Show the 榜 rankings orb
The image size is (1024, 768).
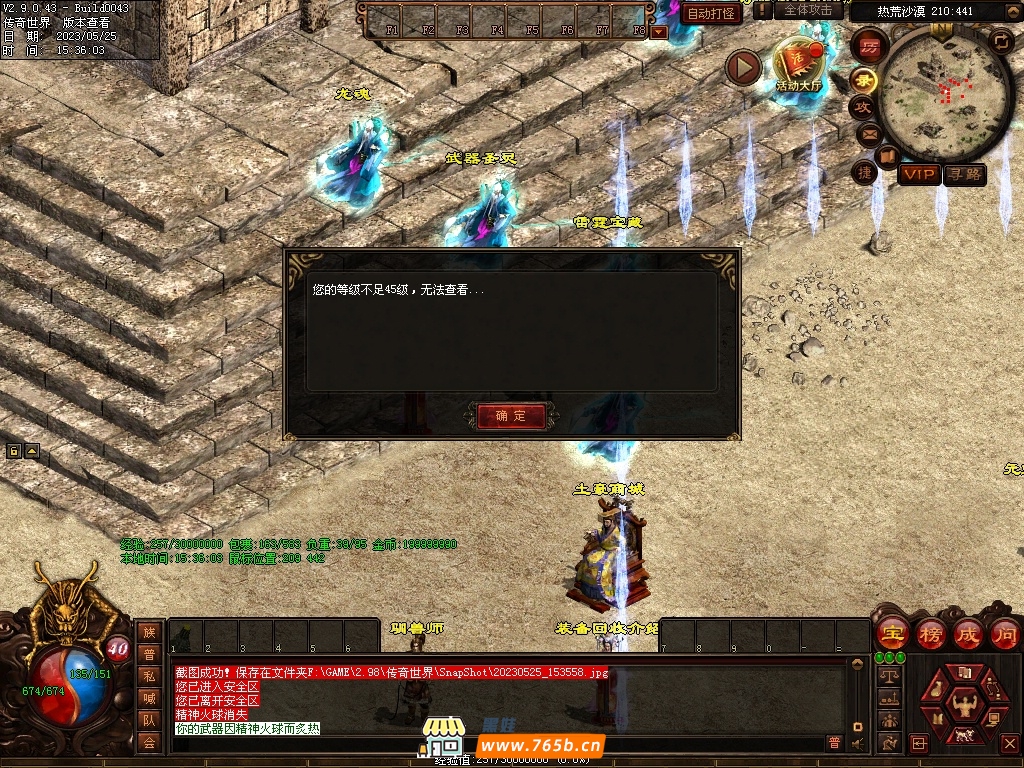[x=930, y=633]
